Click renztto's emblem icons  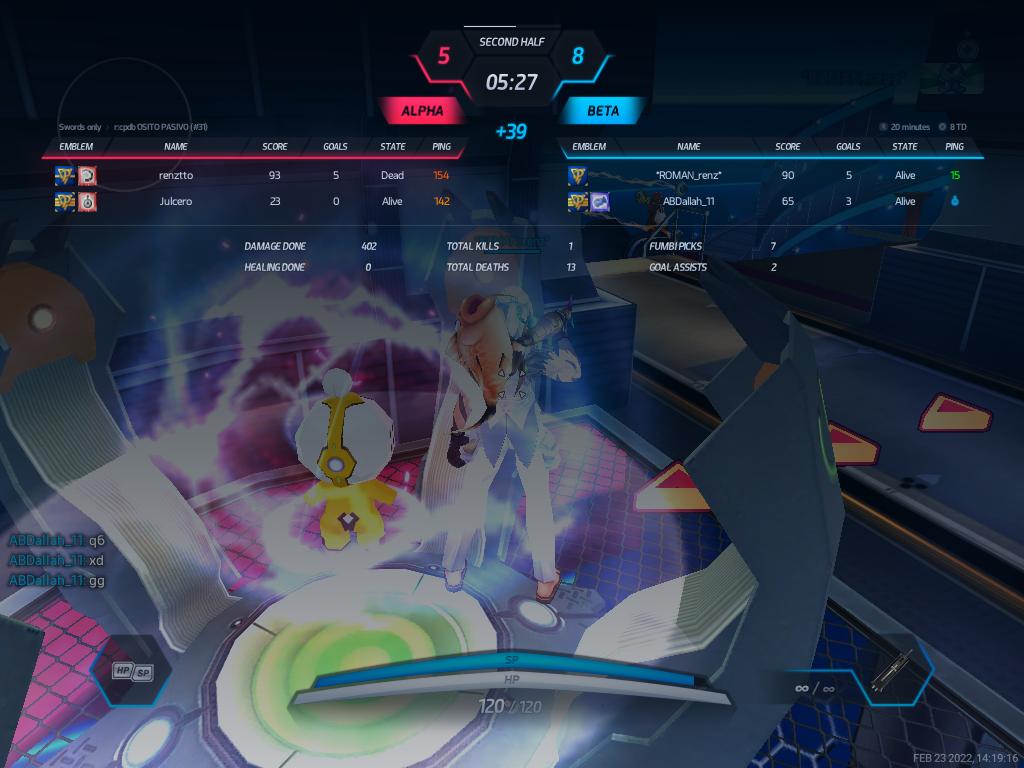coord(76,176)
